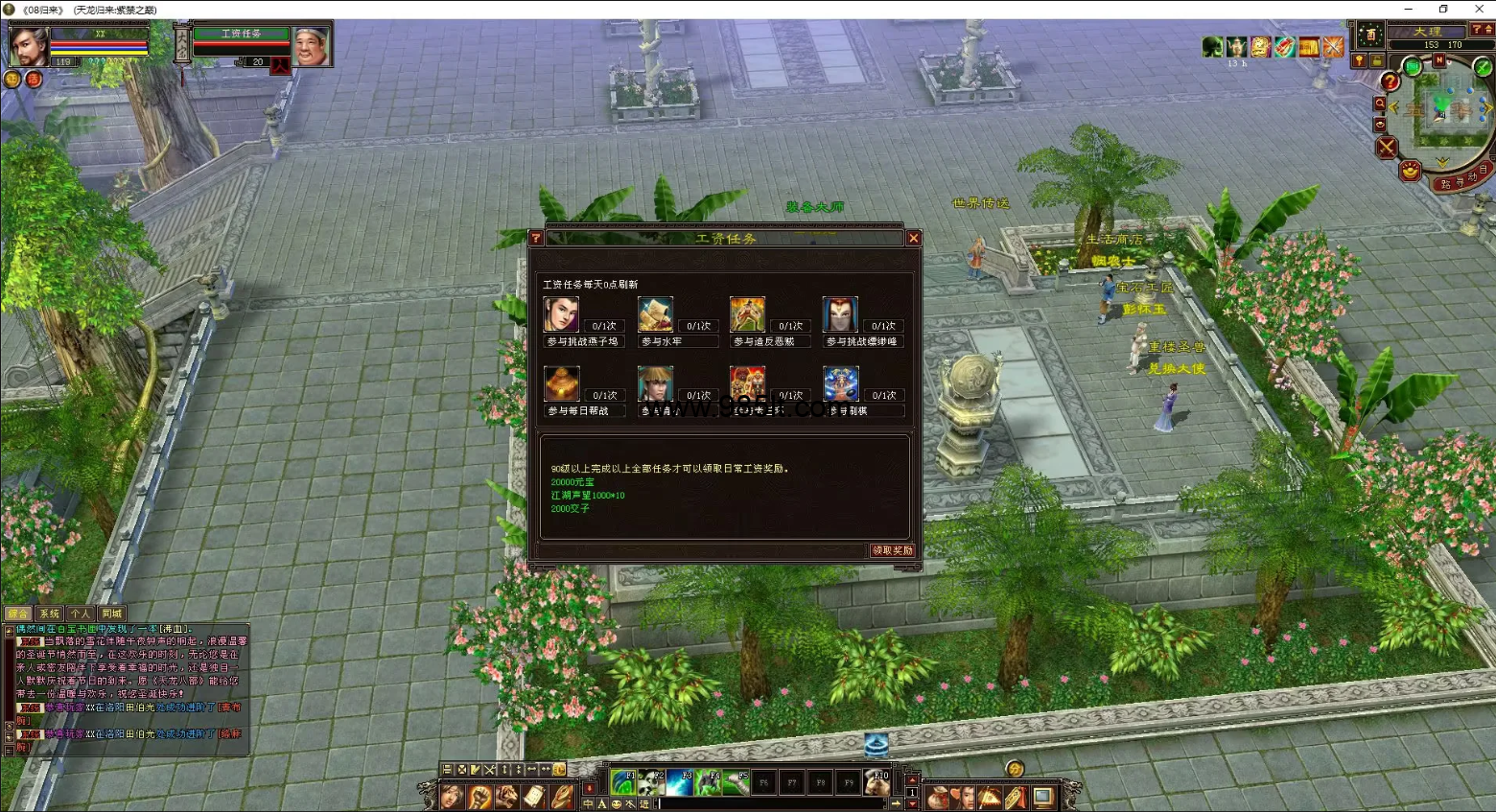Choose the 参与挑战缥缈峰 task icon

(839, 314)
